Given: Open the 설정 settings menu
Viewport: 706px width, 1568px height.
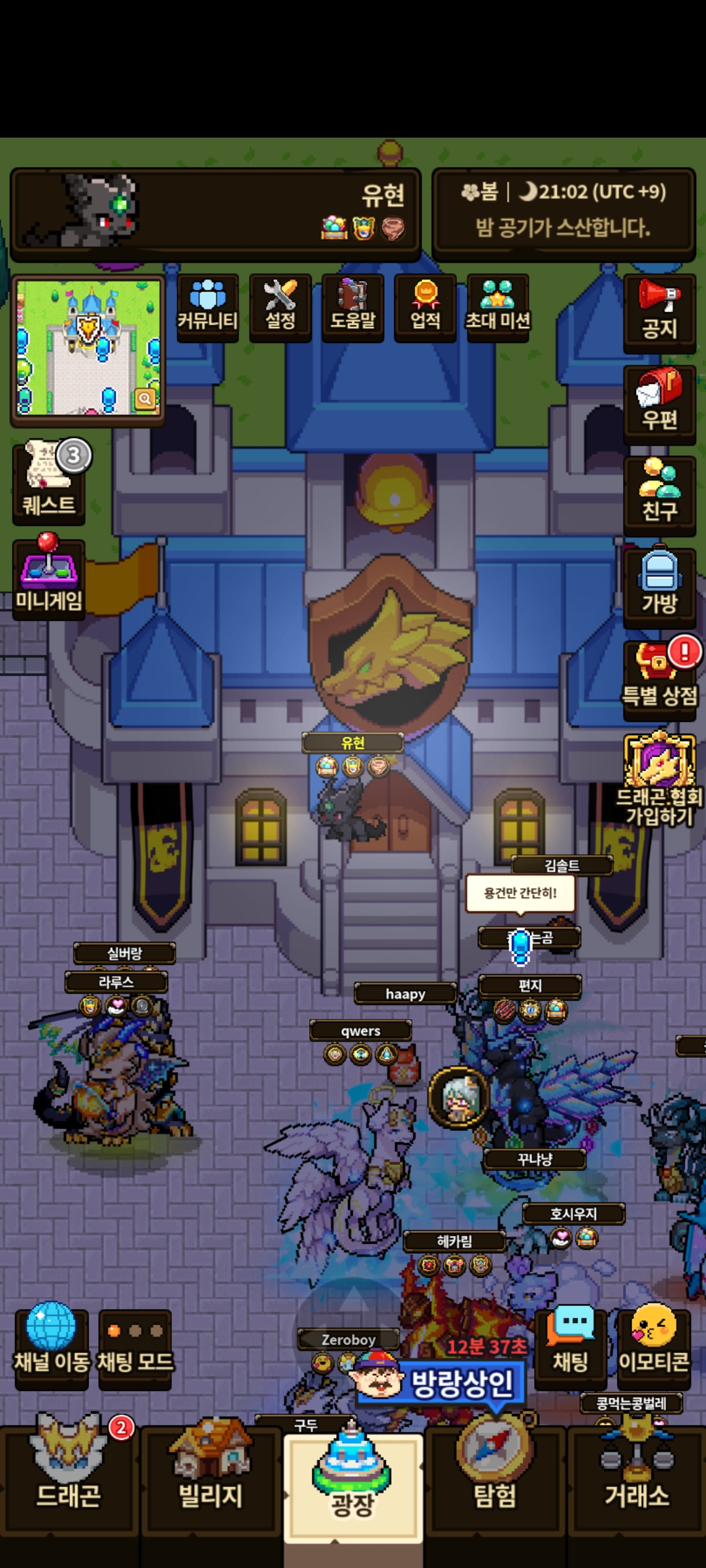Looking at the screenshot, I should (280, 306).
